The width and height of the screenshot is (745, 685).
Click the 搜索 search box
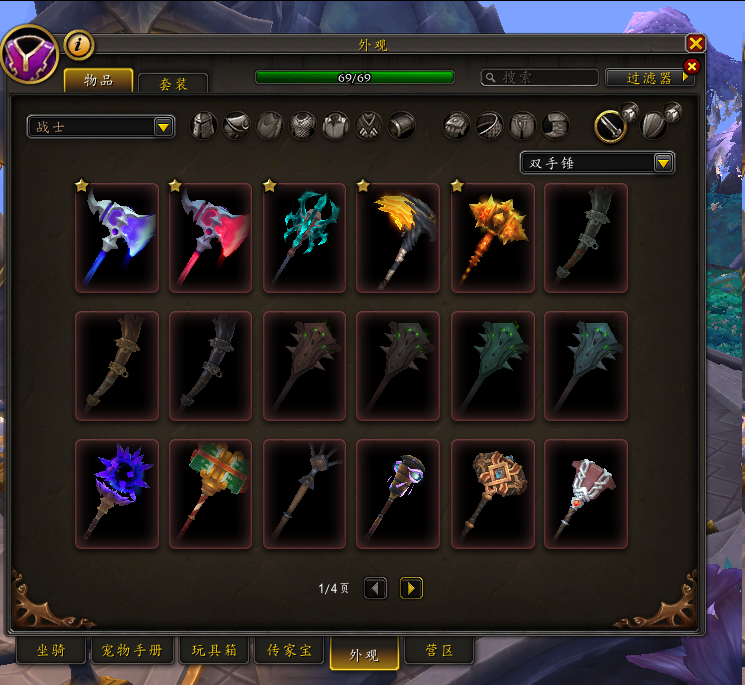click(x=540, y=77)
